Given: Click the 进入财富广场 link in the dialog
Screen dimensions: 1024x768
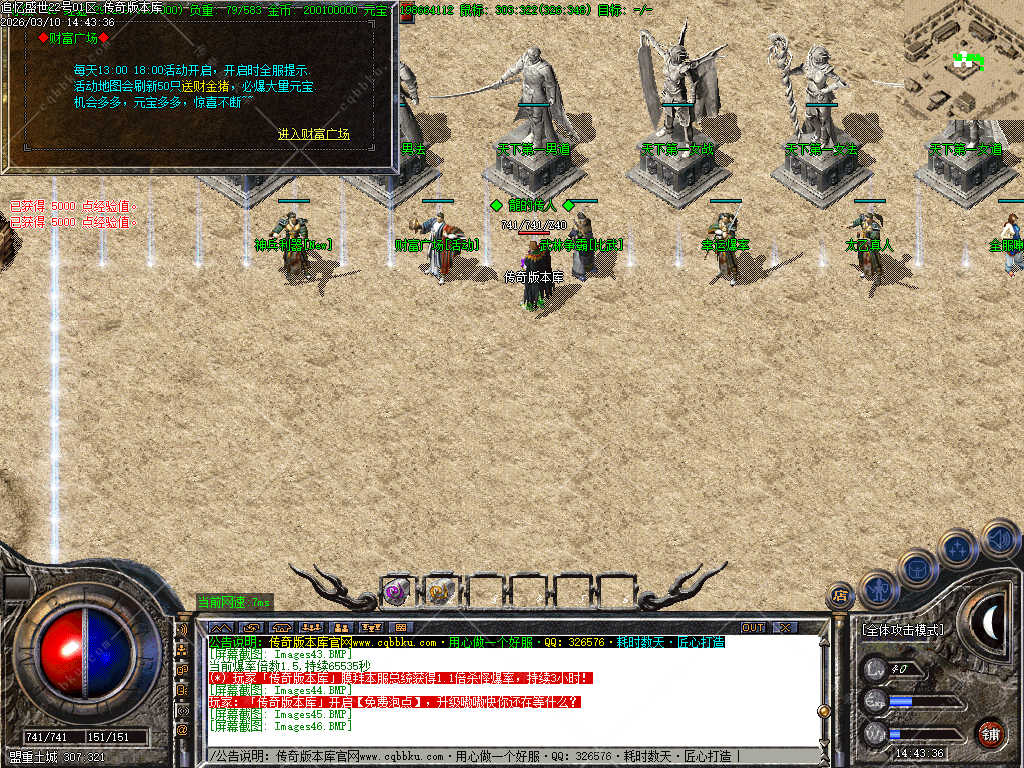Looking at the screenshot, I should tap(314, 134).
